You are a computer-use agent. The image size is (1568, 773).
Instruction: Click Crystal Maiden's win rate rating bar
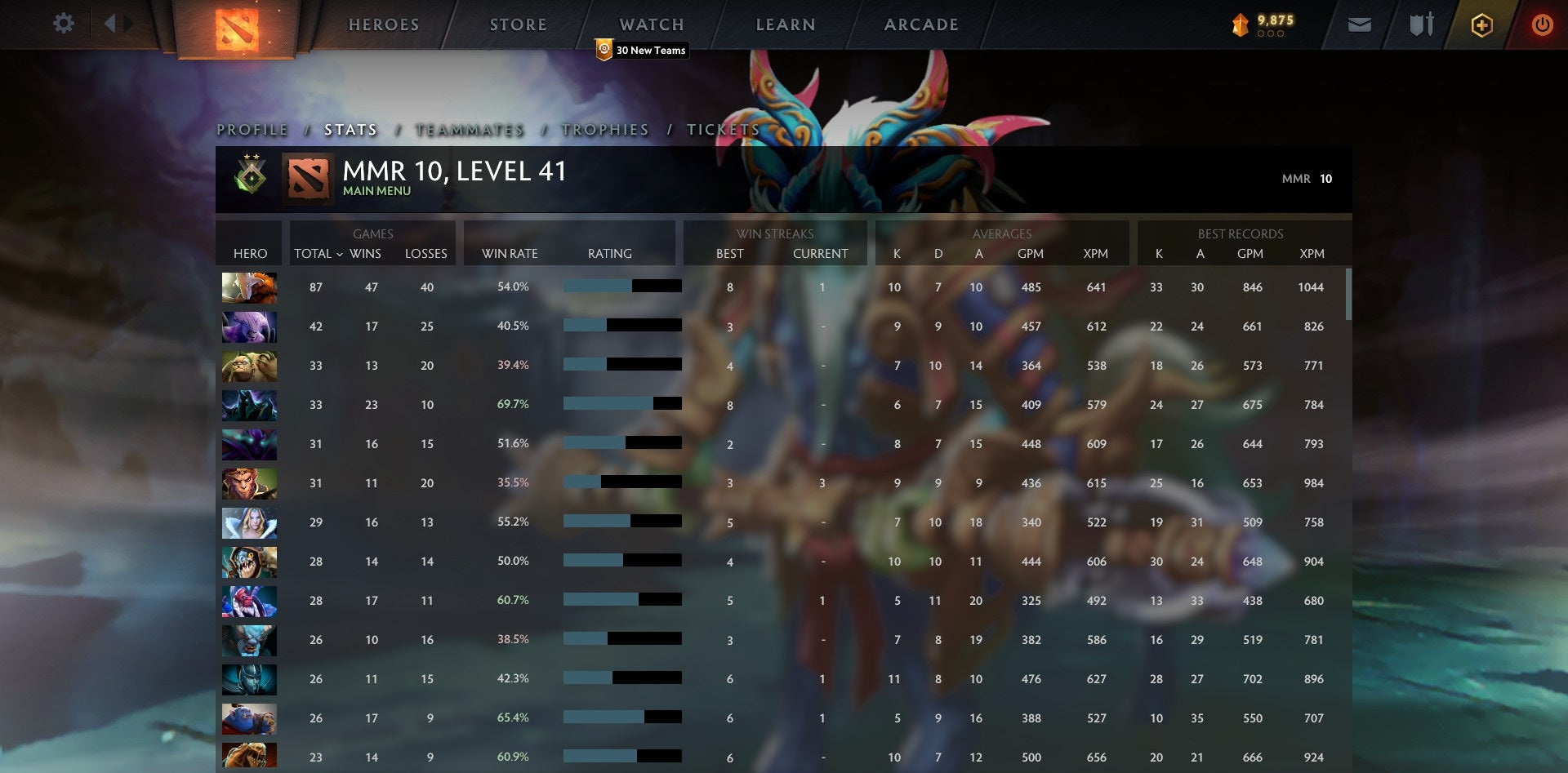(x=622, y=522)
